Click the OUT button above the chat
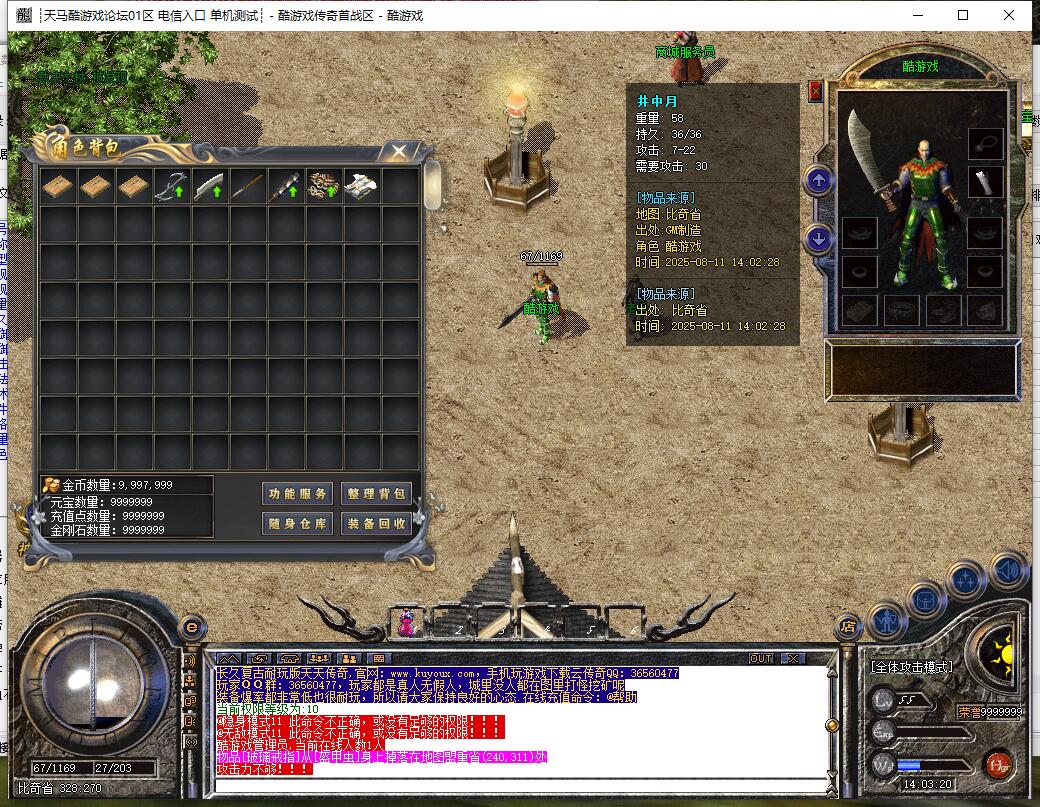The width and height of the screenshot is (1040, 807). tap(761, 658)
